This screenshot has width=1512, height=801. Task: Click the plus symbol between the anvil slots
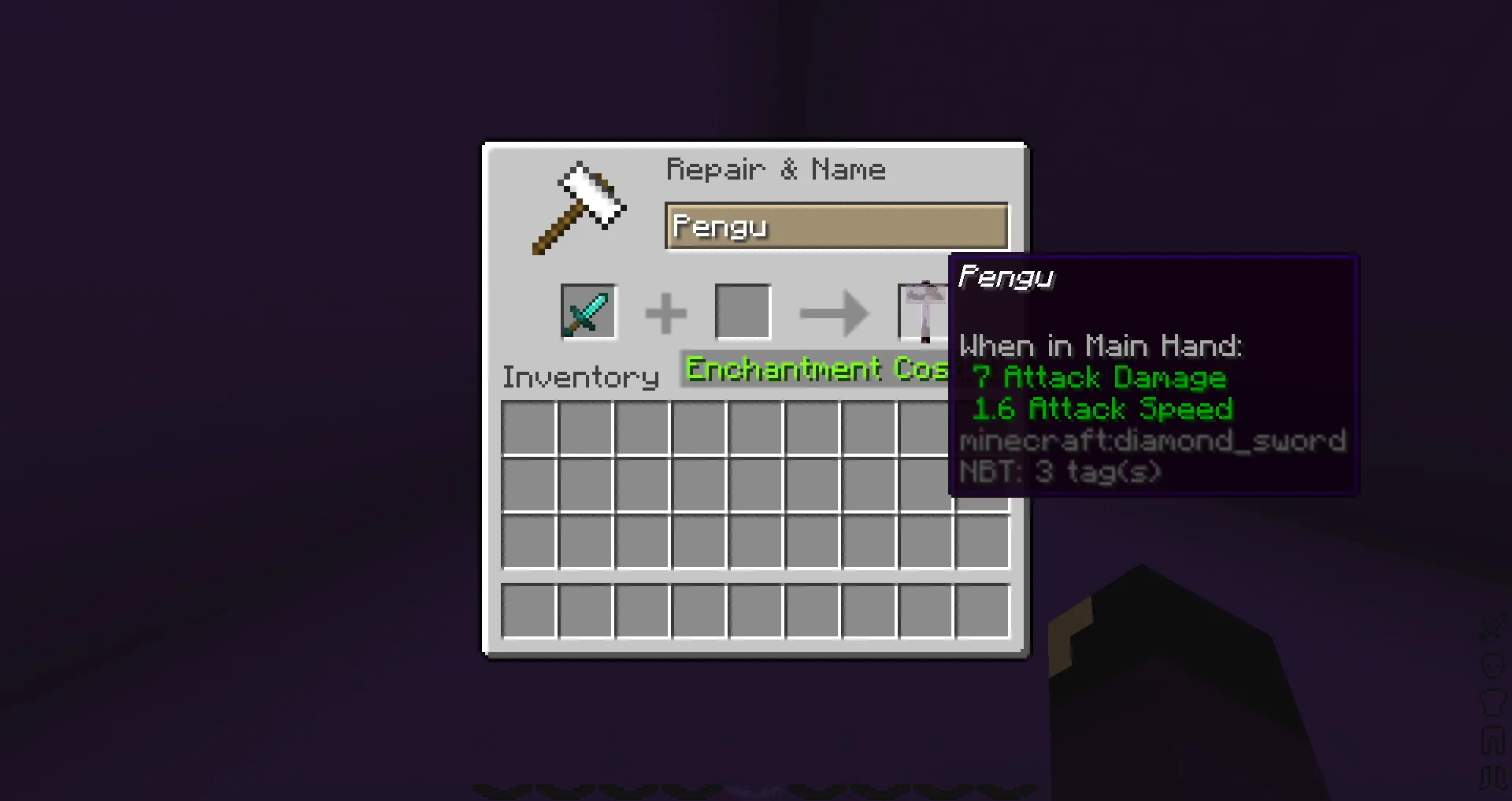tap(665, 311)
